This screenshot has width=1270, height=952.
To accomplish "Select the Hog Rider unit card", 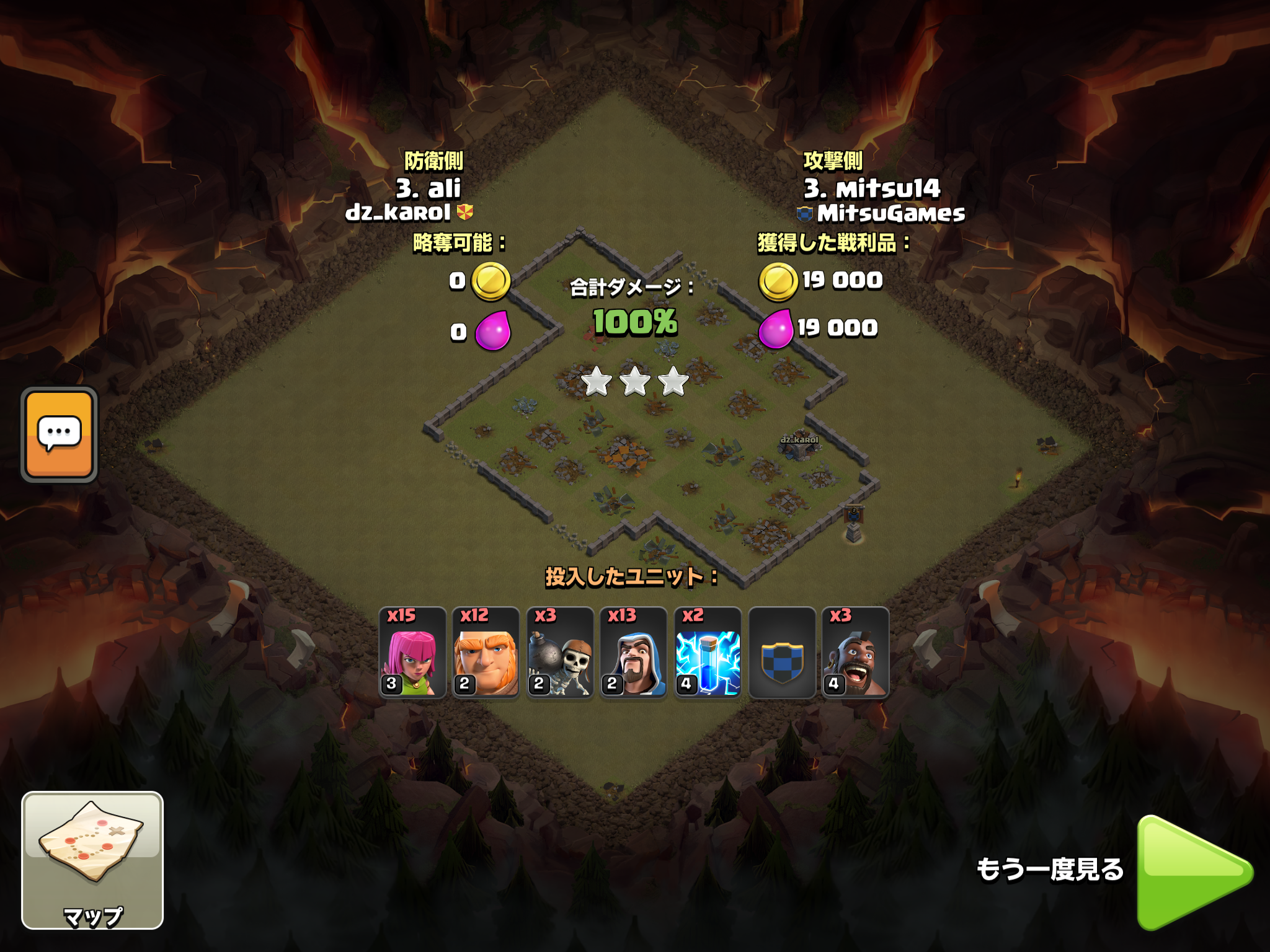I will pyautogui.click(x=855, y=653).
